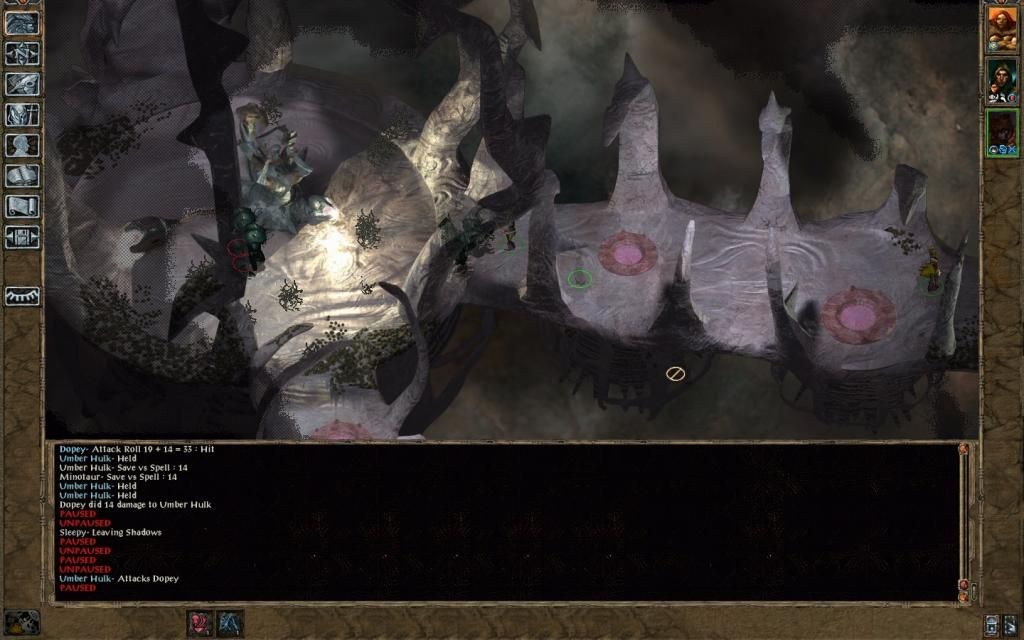Select the green-bordered dark character portrait
The width and height of the screenshot is (1024, 640).
(1002, 132)
